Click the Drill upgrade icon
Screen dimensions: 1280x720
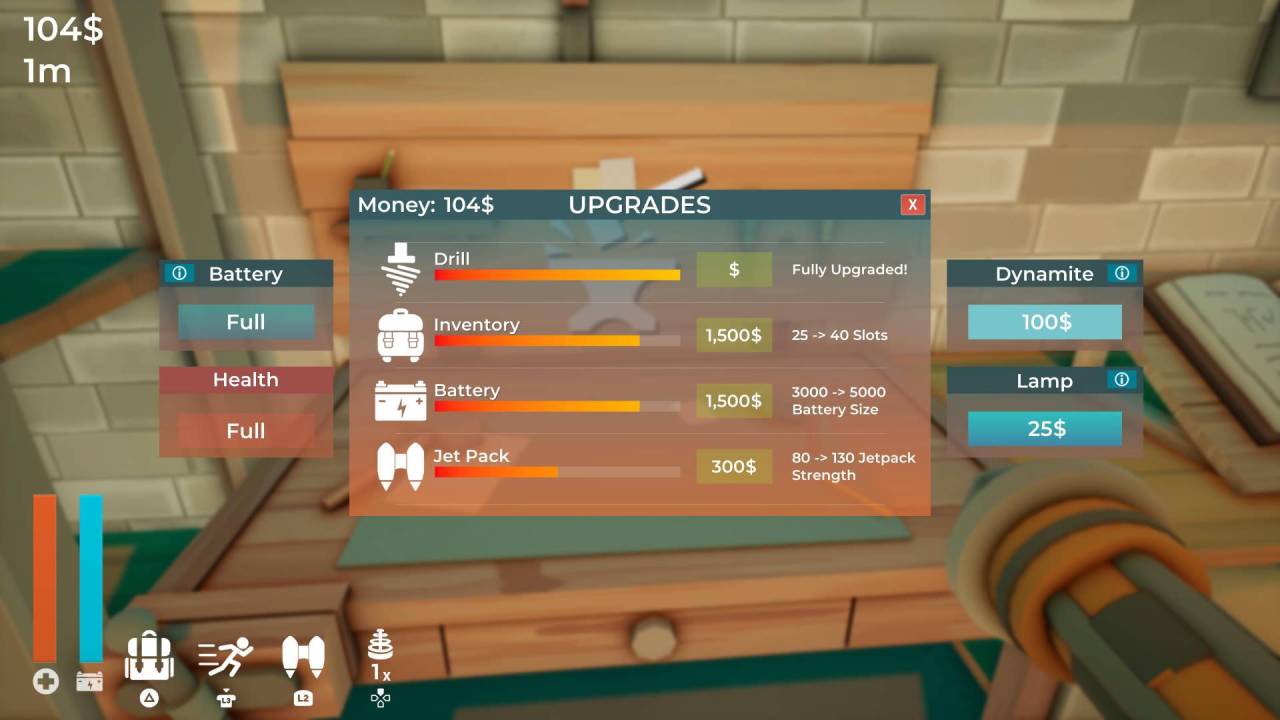coord(401,268)
